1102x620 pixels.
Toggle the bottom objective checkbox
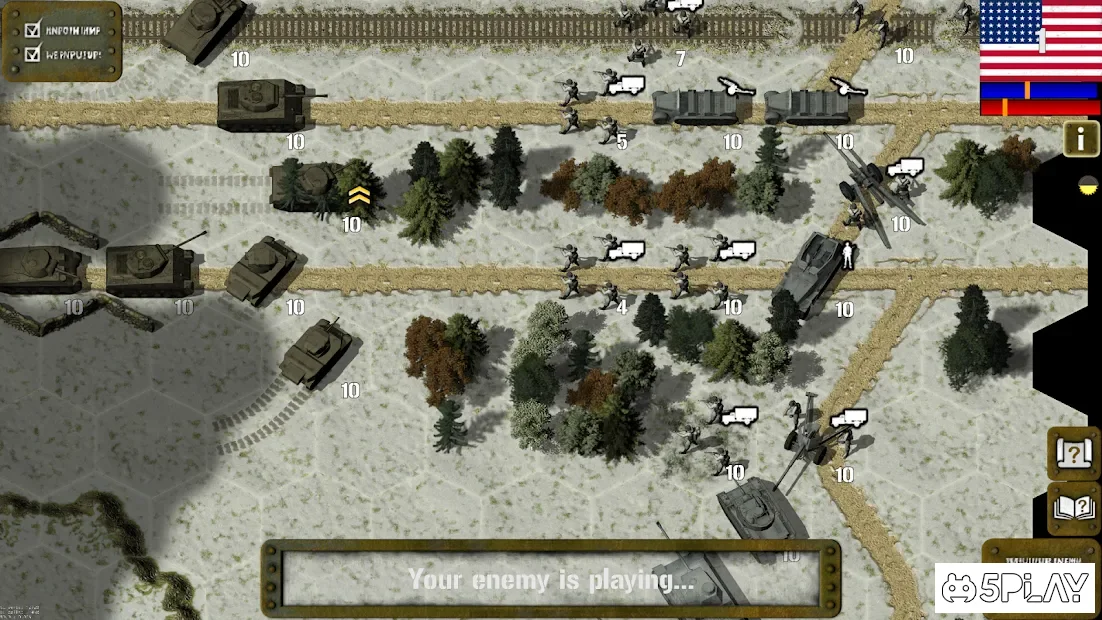pyautogui.click(x=31, y=53)
